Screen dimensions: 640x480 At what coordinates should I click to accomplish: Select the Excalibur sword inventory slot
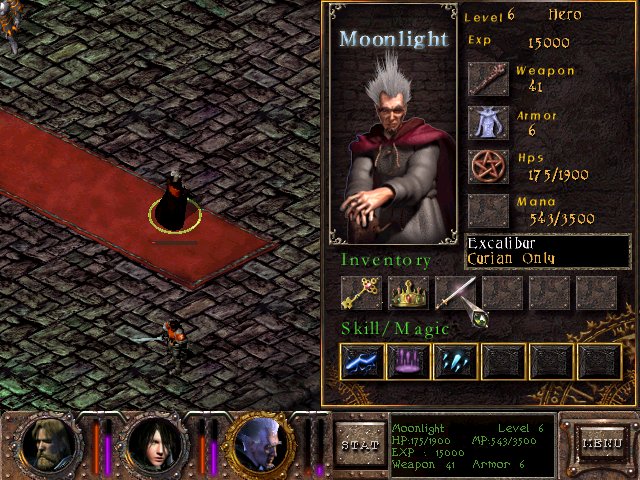coord(455,293)
